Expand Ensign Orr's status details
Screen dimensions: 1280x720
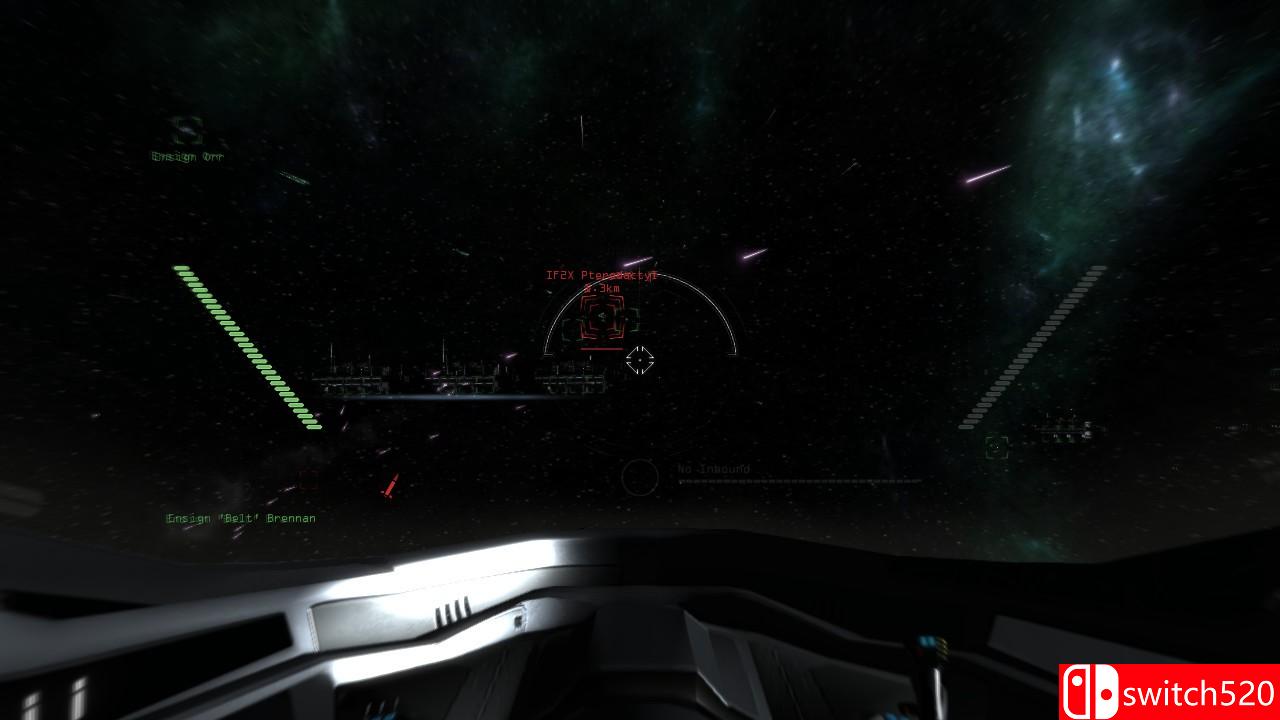pyautogui.click(x=190, y=156)
